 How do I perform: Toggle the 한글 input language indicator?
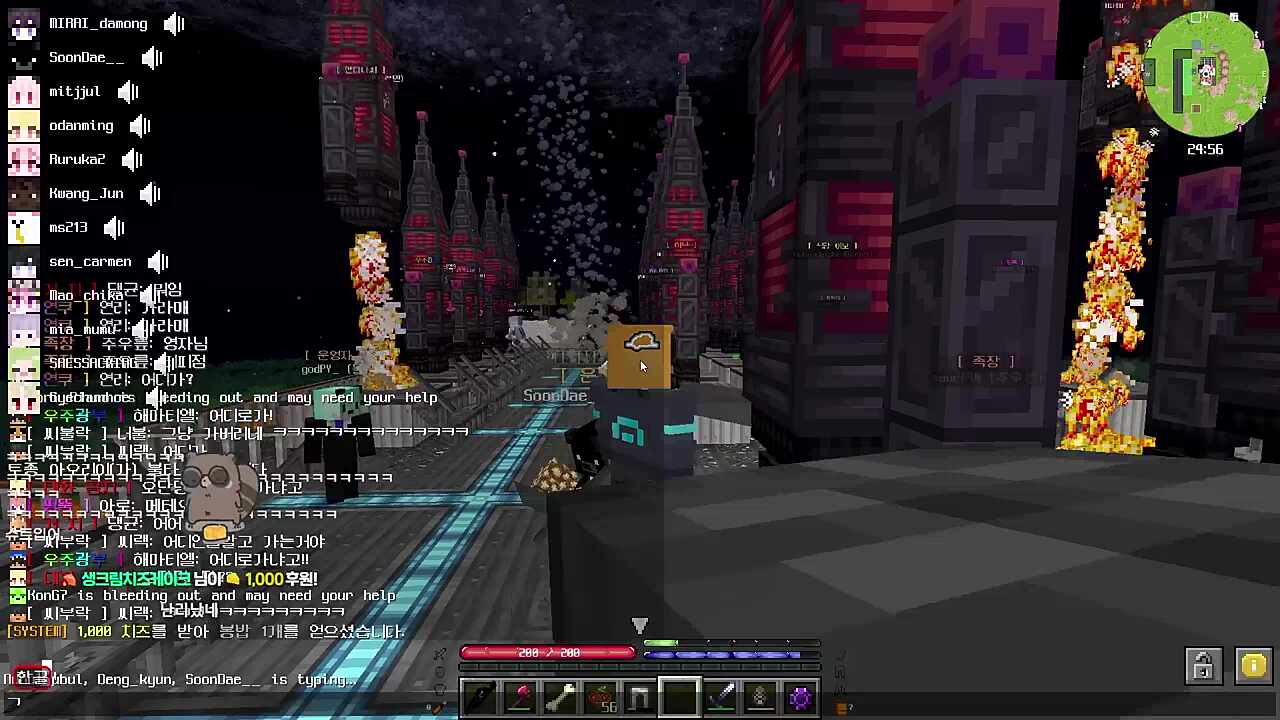point(32,677)
